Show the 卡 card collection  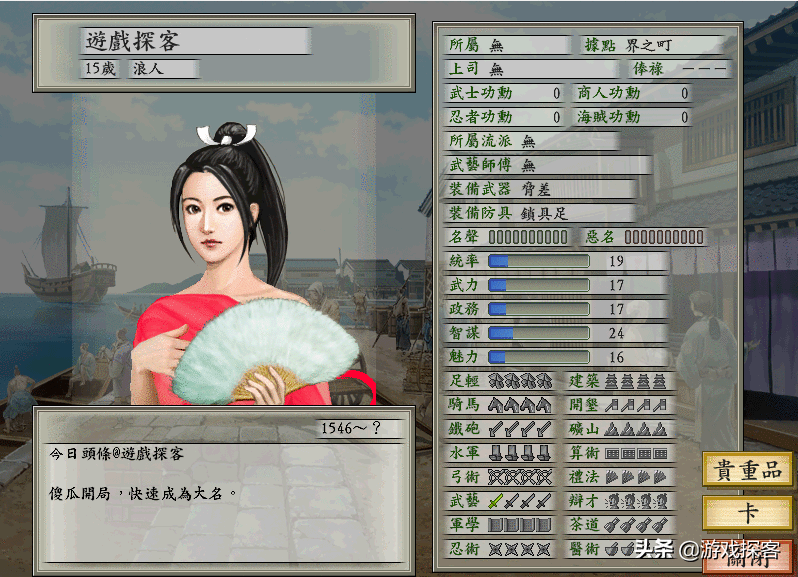[747, 514]
